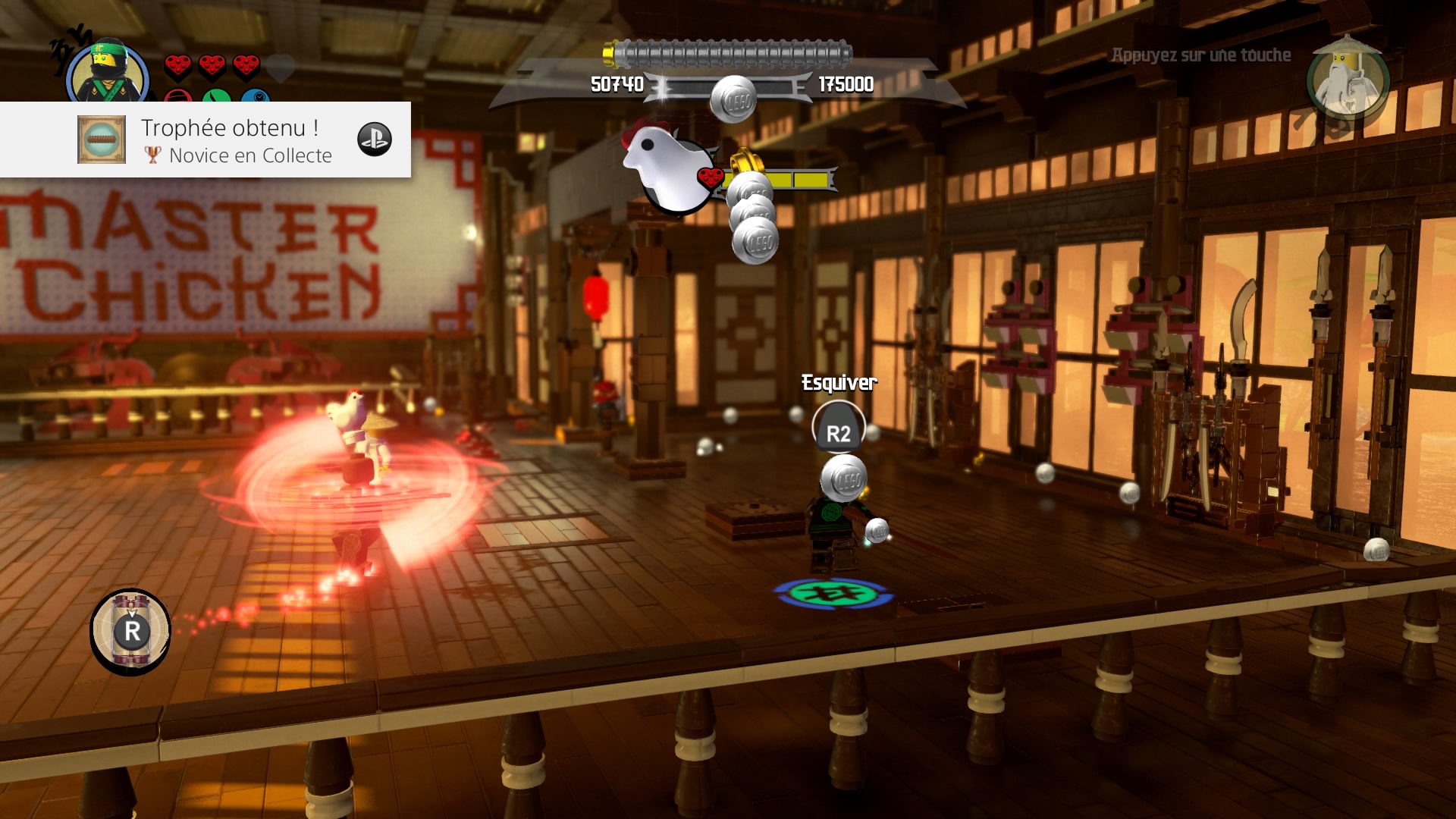Click the Master Wu second player portrait
The height and width of the screenshot is (819, 1456).
click(x=1347, y=79)
